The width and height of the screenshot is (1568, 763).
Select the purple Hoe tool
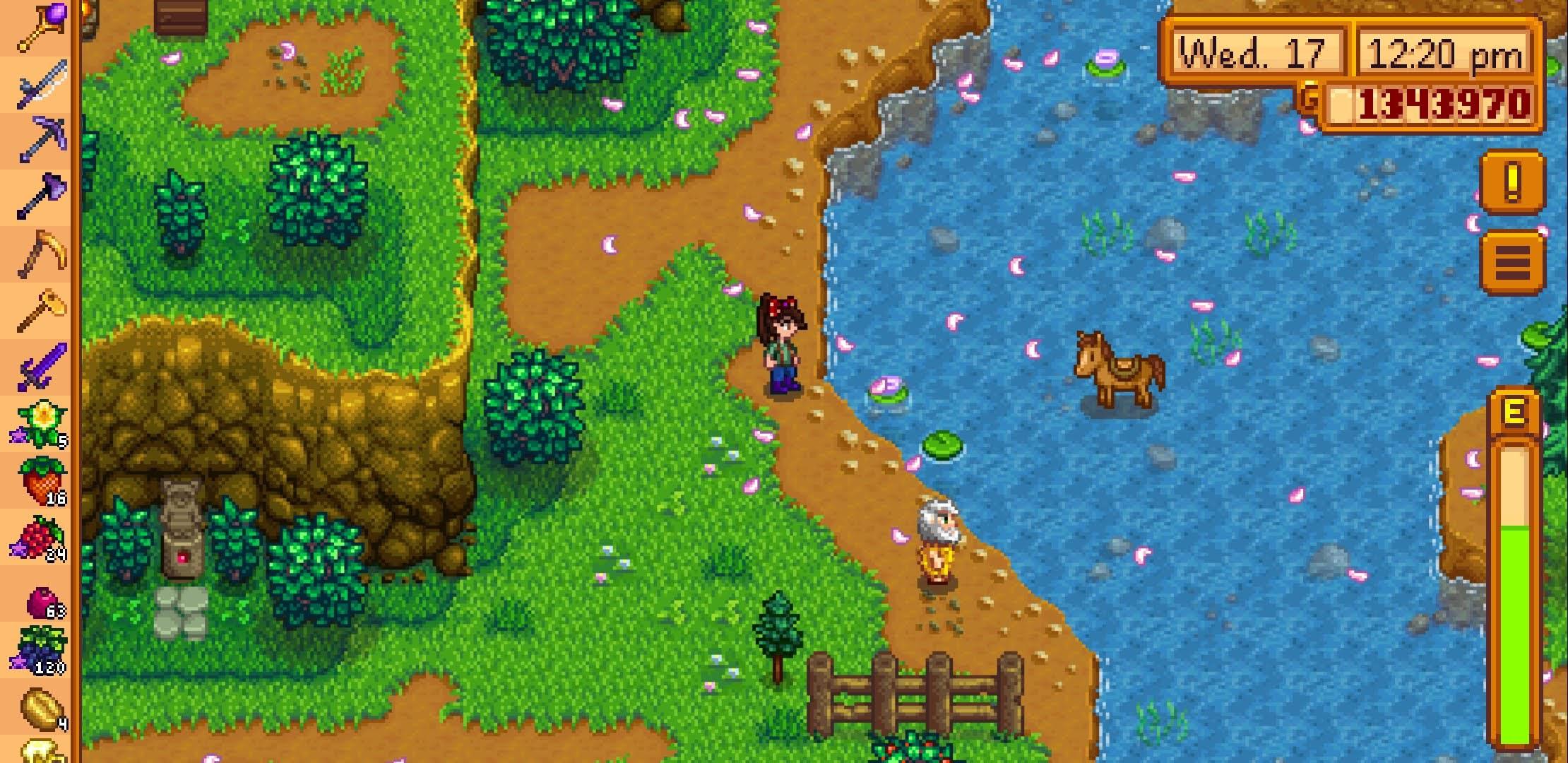[x=39, y=198]
